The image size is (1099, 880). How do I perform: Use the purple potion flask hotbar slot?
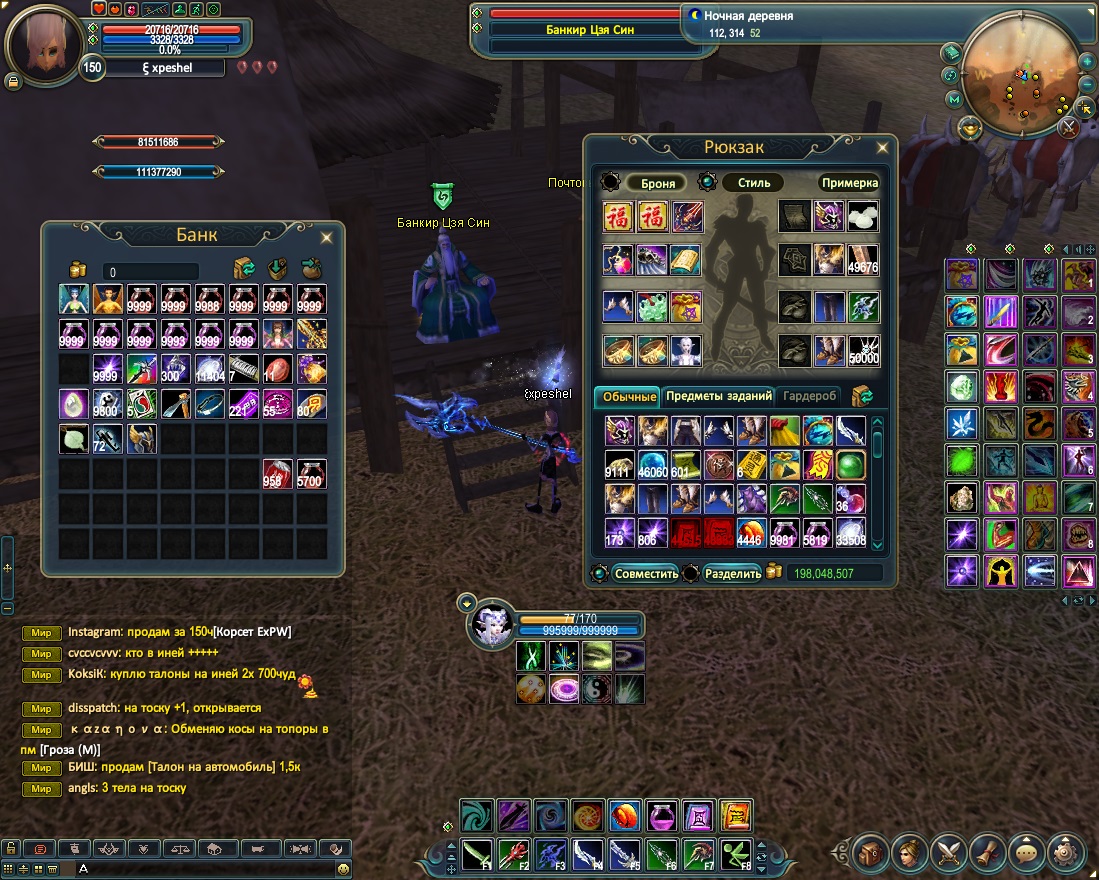coord(661,816)
